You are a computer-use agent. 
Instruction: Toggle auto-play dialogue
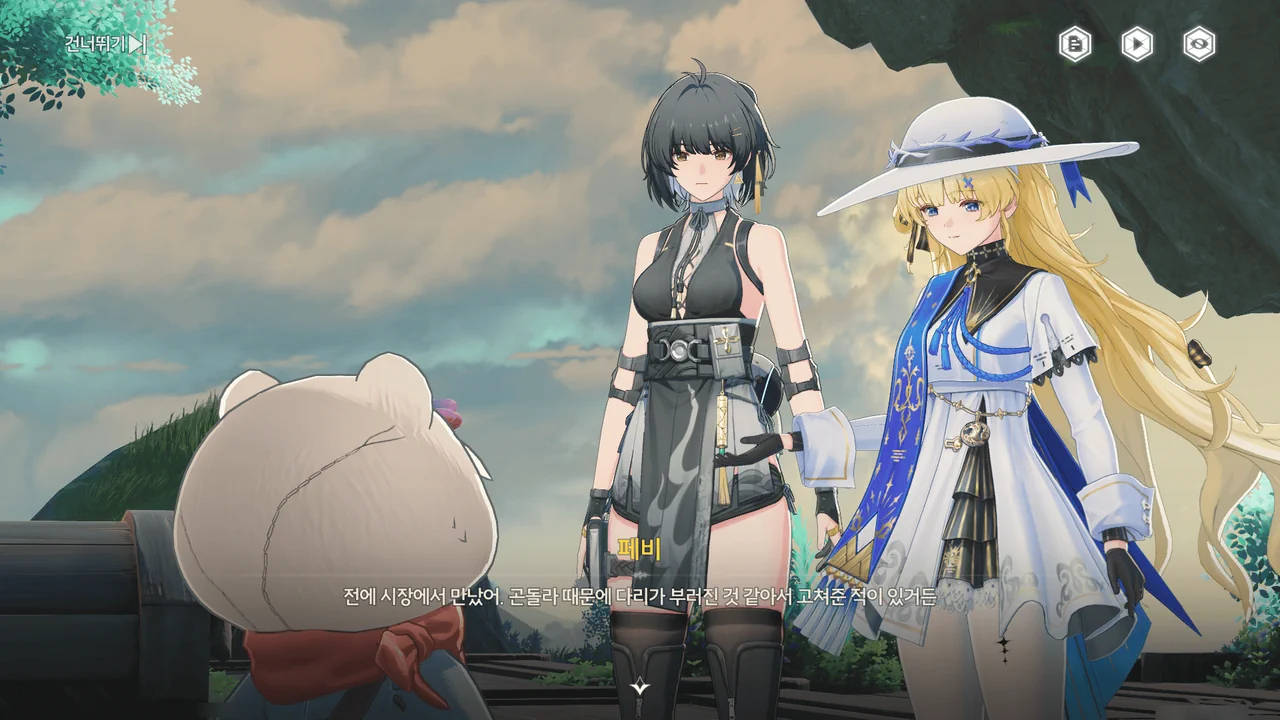pyautogui.click(x=1137, y=44)
